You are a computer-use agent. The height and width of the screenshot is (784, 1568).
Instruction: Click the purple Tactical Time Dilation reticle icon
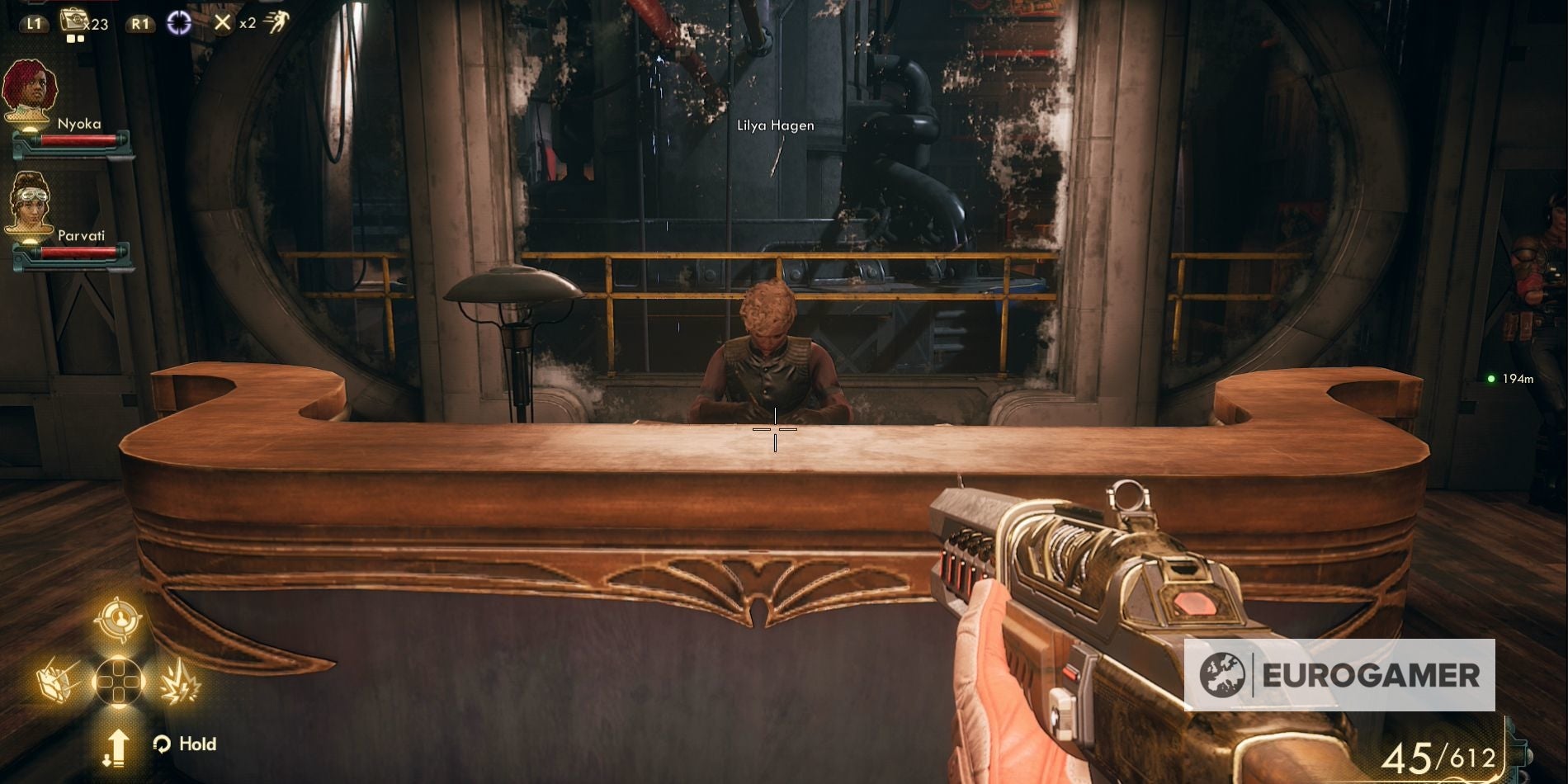(x=178, y=23)
